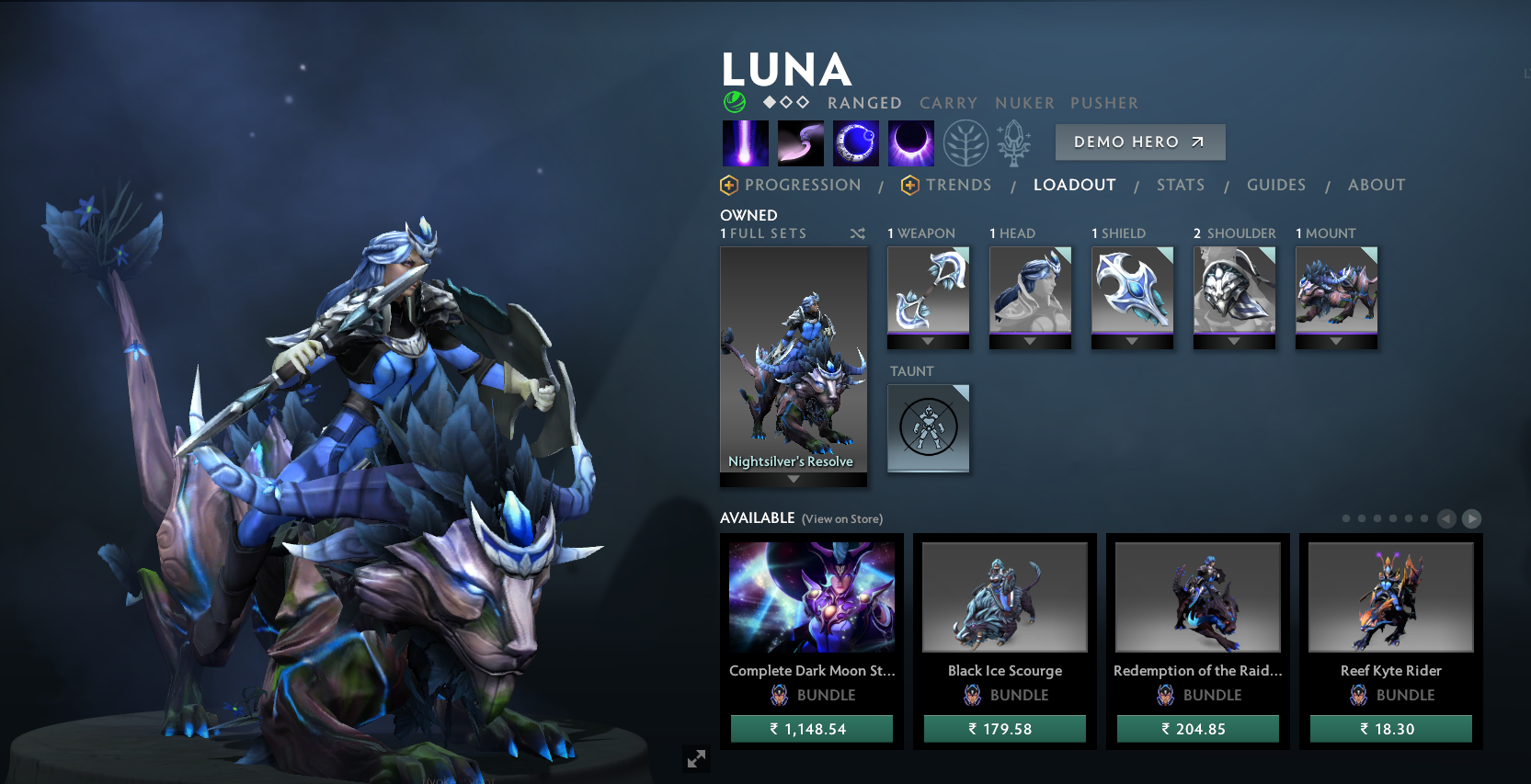Open the weapon slot dropdown arrow
Image resolution: width=1531 pixels, height=784 pixels.
point(928,340)
